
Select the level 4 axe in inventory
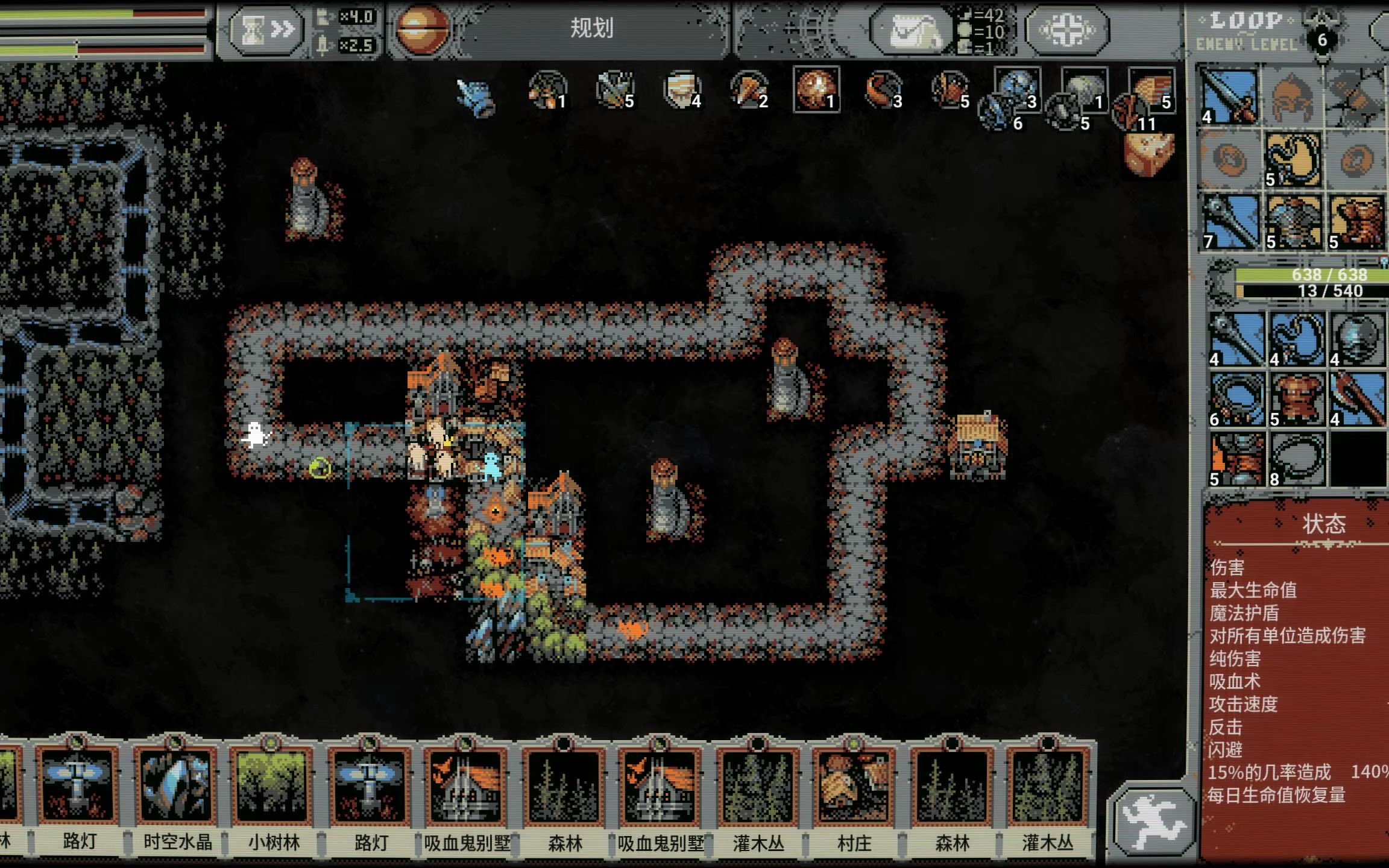pos(1357,399)
